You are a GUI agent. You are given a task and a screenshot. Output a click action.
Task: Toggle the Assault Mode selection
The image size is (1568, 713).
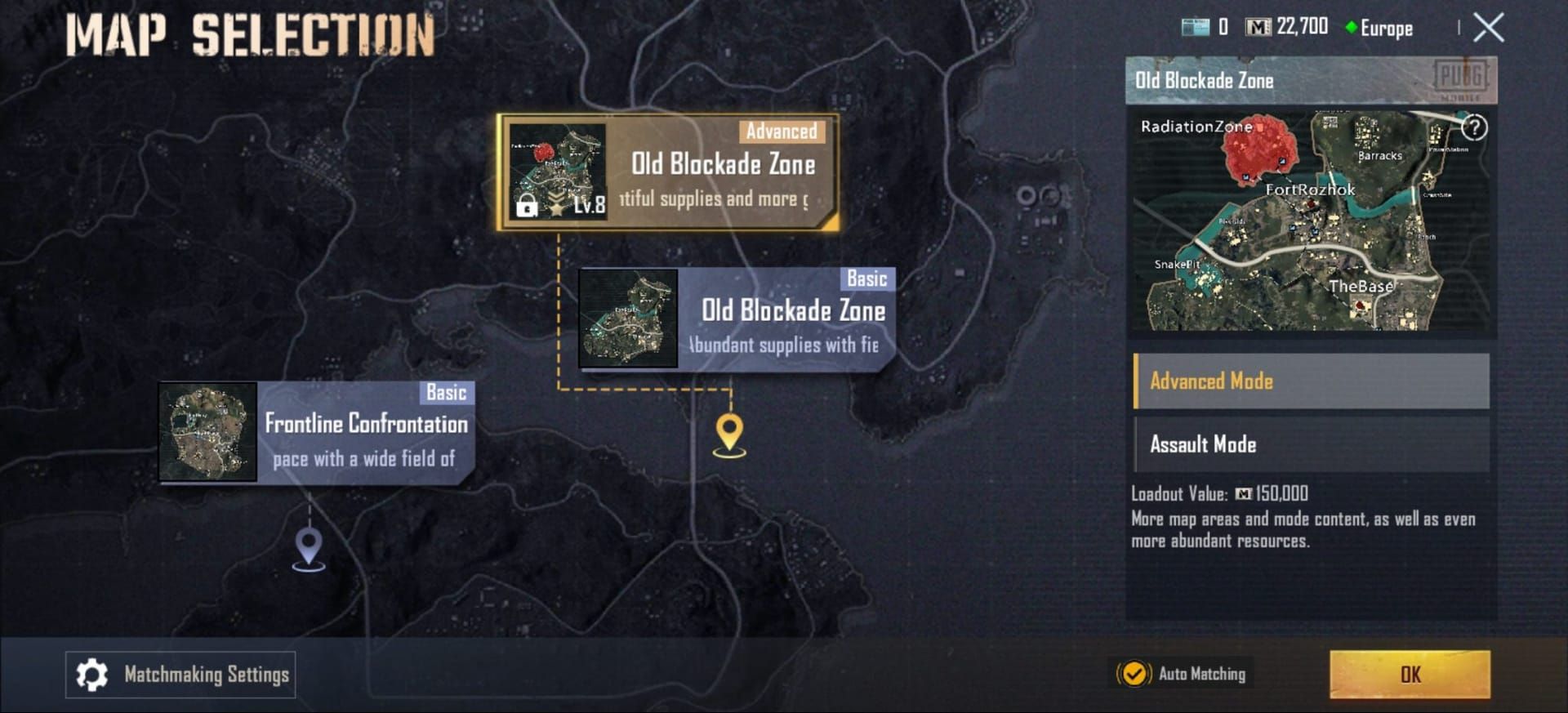point(1310,443)
